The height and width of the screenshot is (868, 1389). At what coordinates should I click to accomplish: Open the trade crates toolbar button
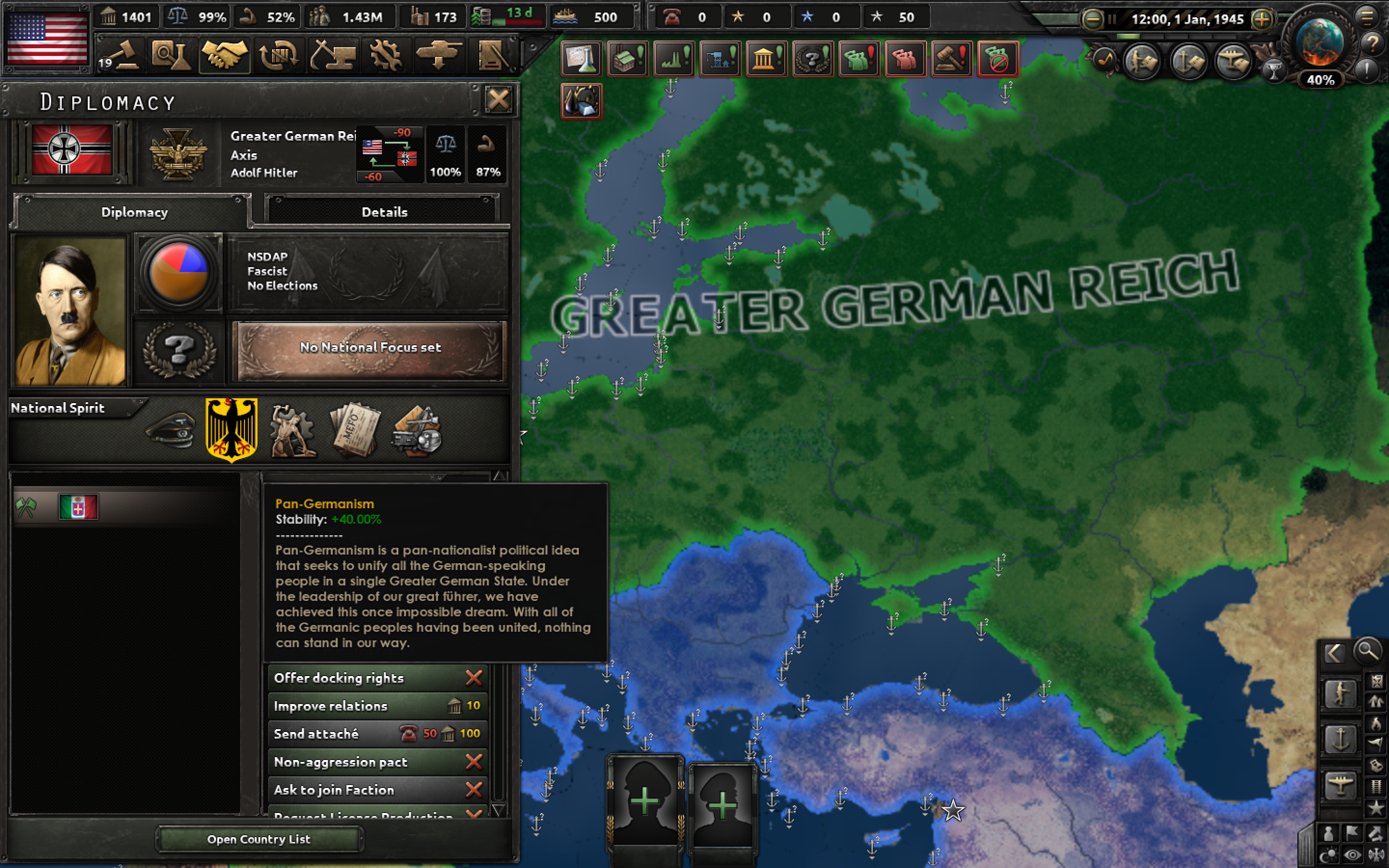(x=279, y=55)
